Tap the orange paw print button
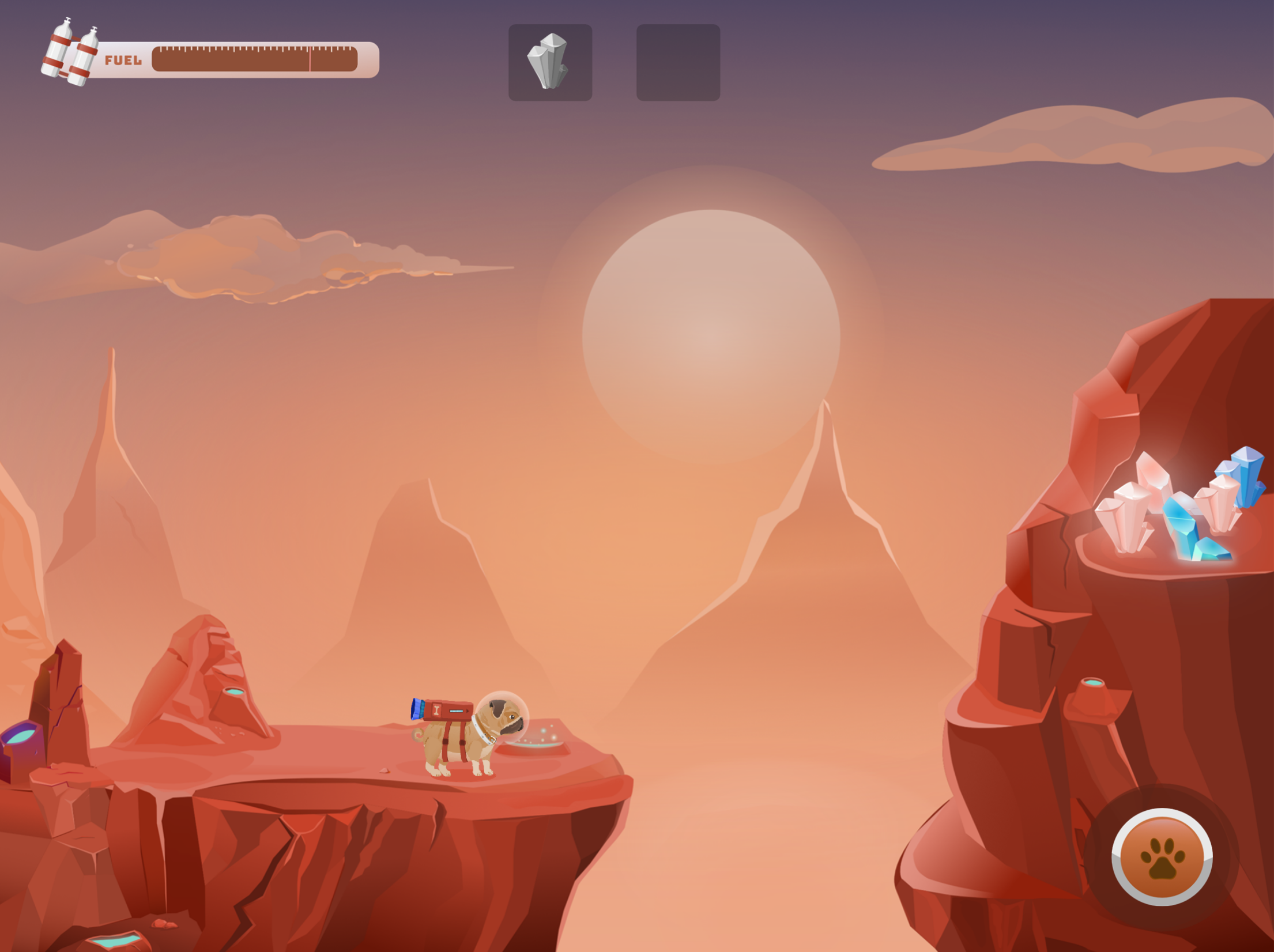 1162,857
